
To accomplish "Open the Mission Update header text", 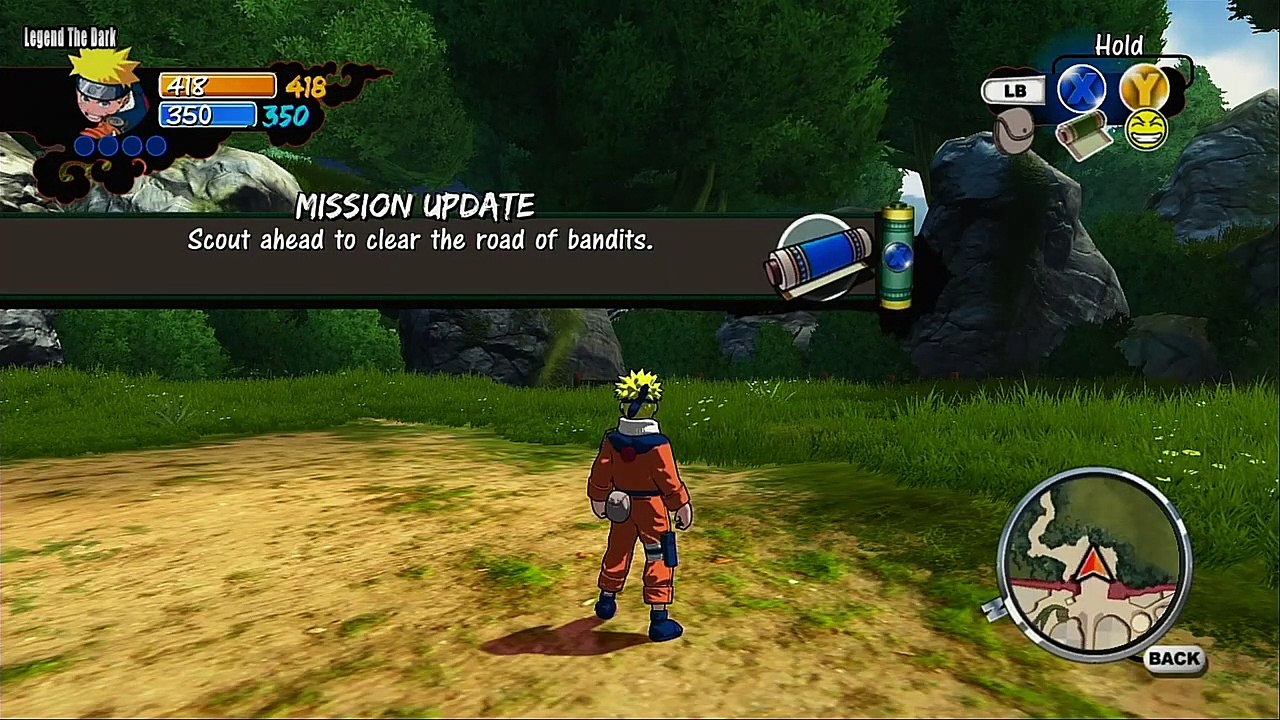I will (x=417, y=207).
